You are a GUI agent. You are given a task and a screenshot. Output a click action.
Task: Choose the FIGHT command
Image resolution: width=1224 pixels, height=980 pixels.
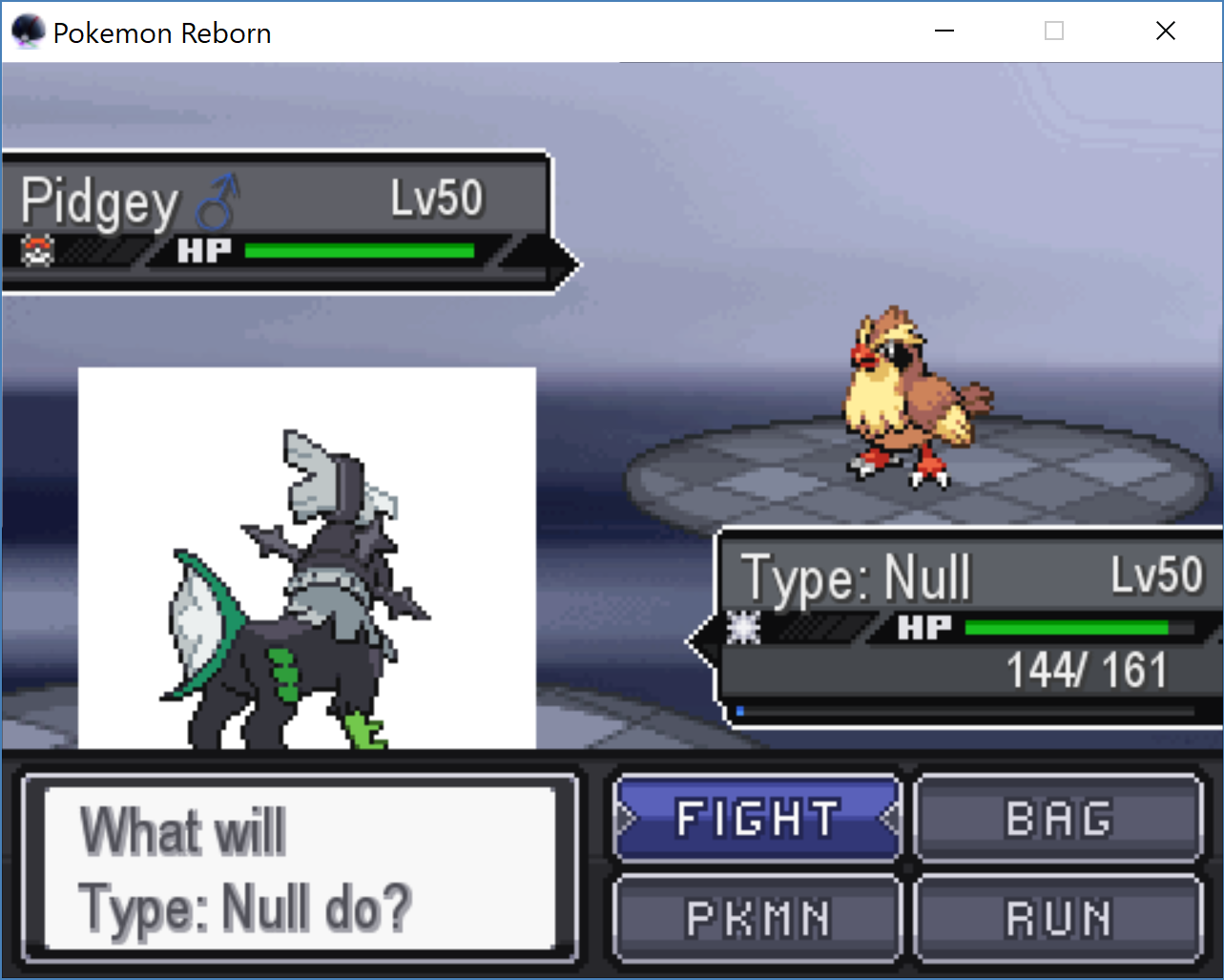pyautogui.click(x=757, y=819)
